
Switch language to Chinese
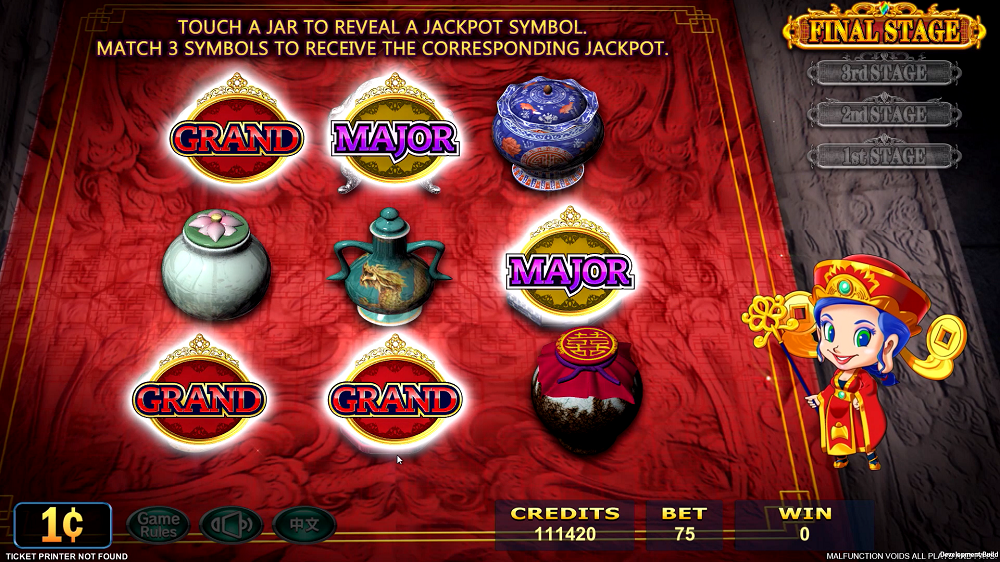pos(304,525)
